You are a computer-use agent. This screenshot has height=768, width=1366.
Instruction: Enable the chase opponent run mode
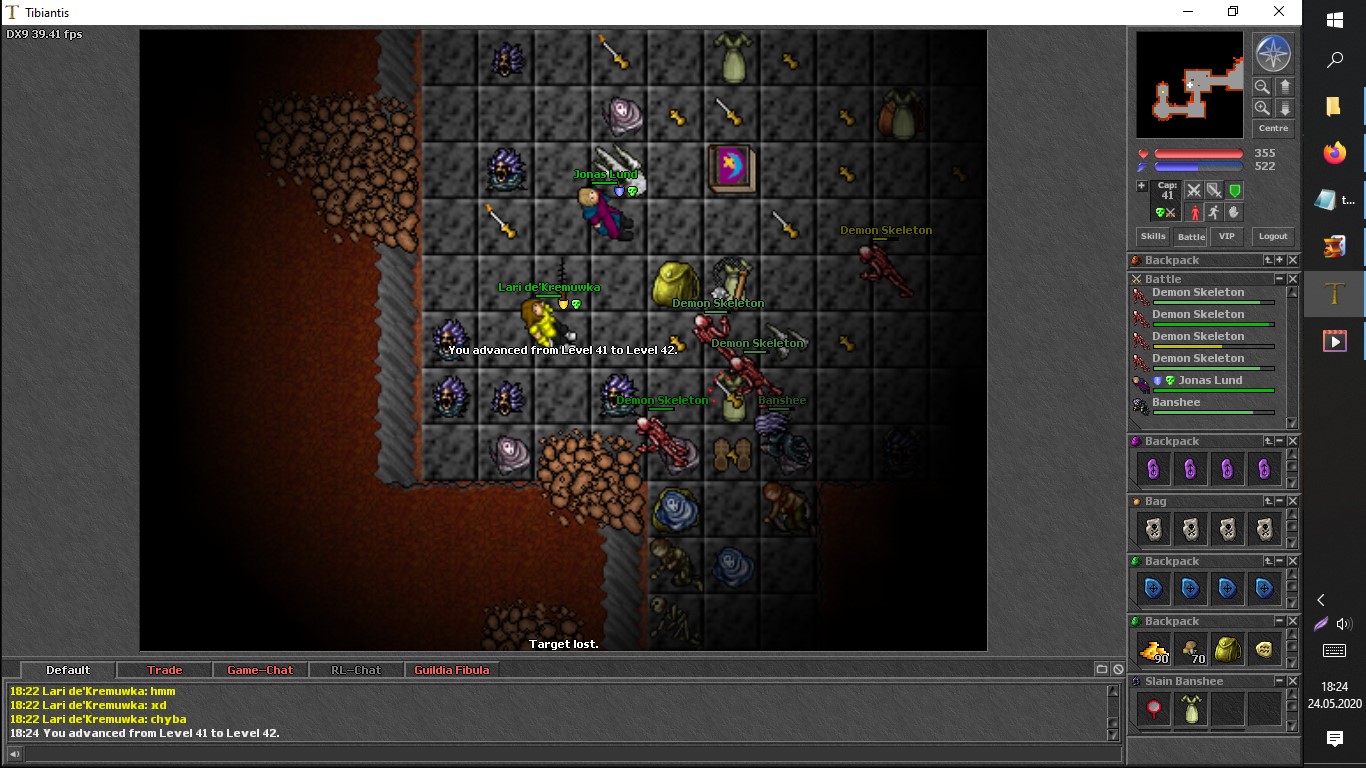(x=1213, y=212)
